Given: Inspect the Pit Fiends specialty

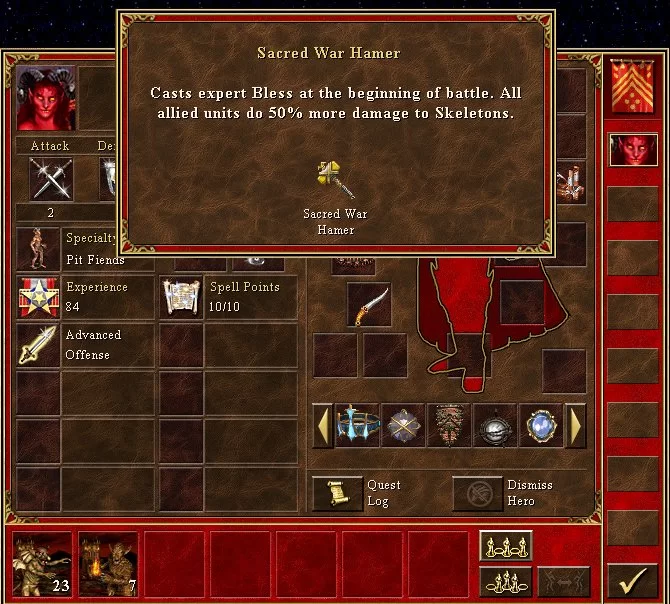Looking at the screenshot, I should click(x=38, y=249).
